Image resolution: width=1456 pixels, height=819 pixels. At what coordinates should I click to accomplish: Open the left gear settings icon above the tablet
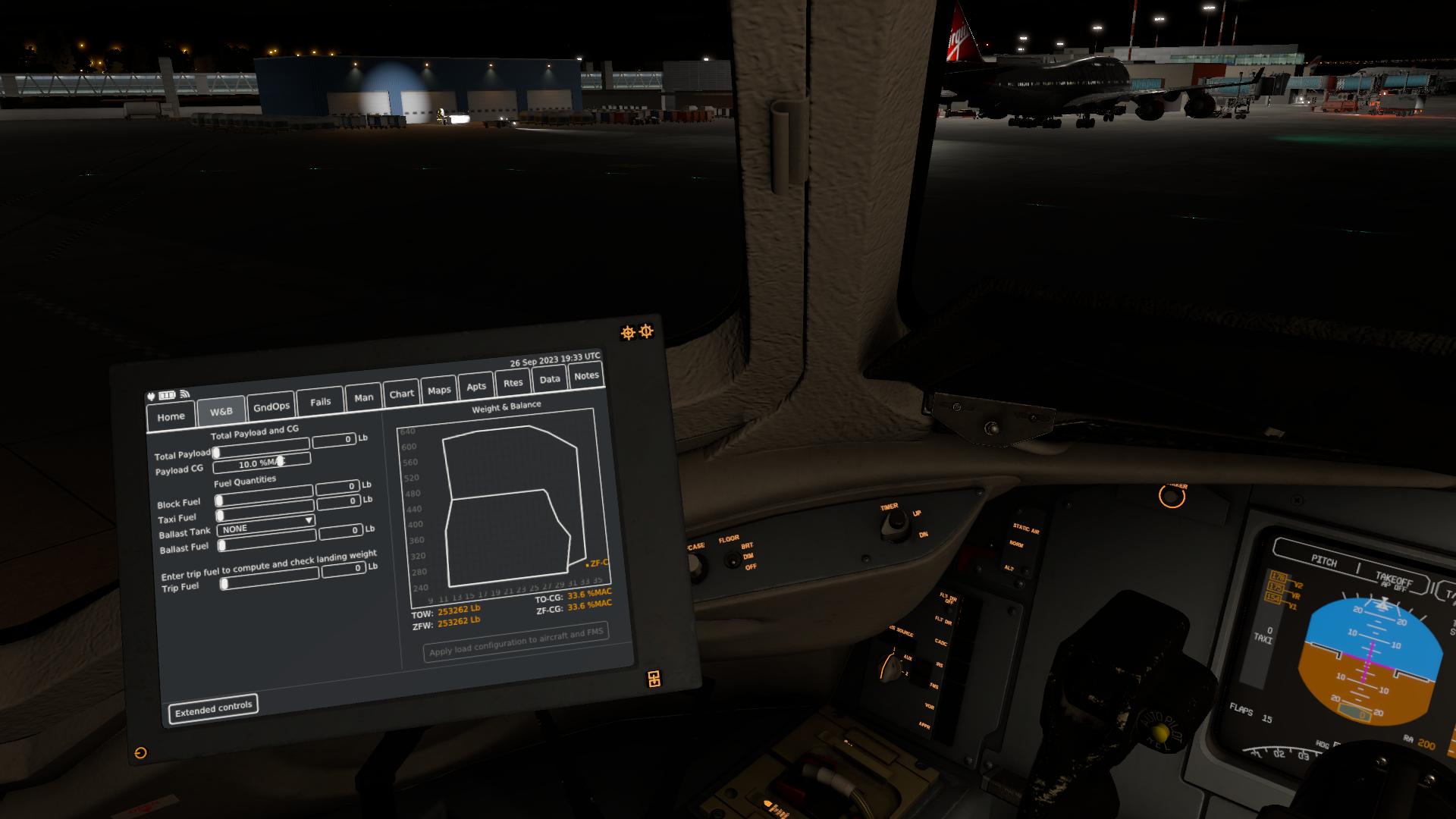[x=628, y=331]
